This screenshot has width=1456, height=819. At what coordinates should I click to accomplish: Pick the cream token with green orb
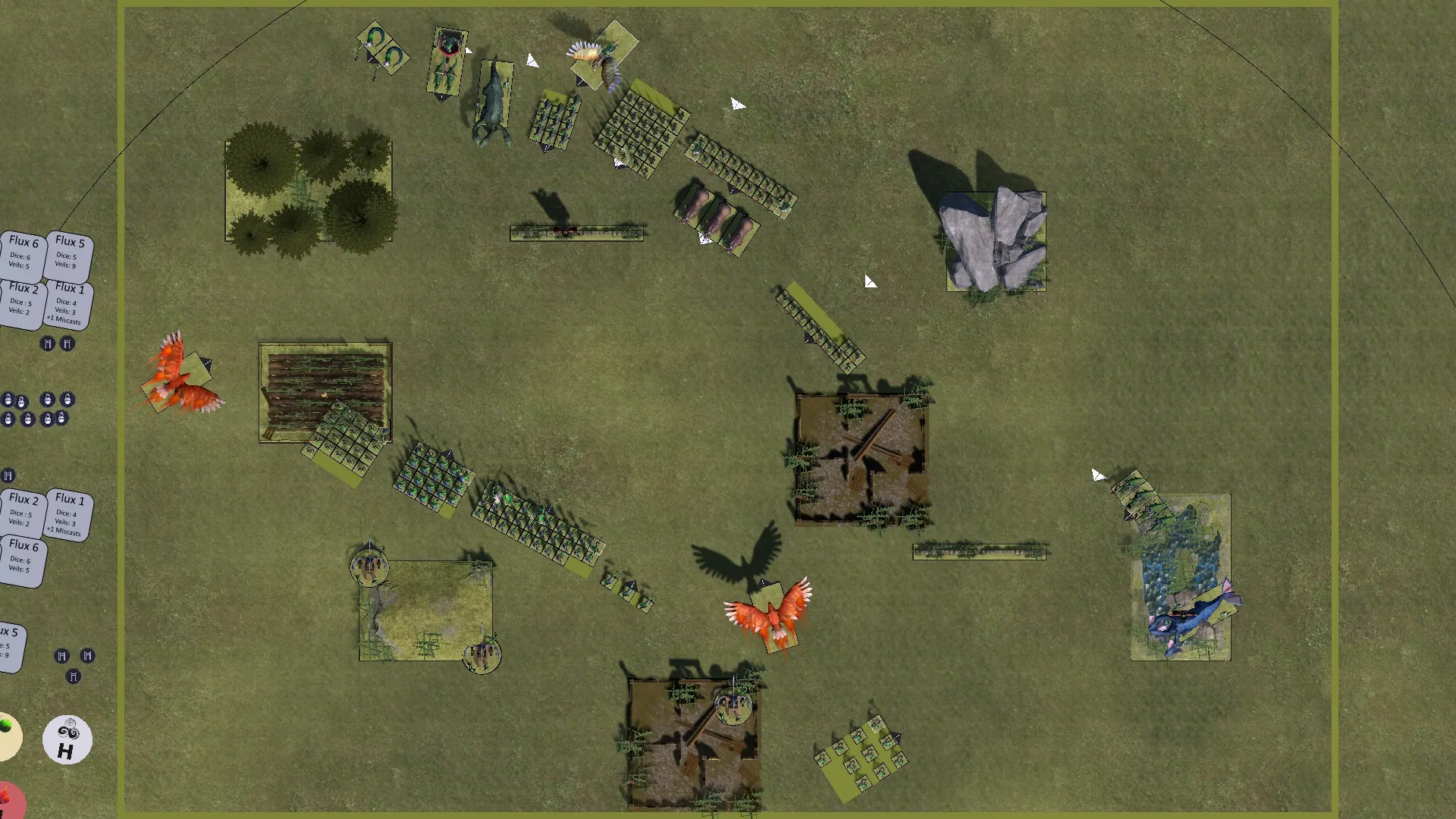click(x=8, y=736)
